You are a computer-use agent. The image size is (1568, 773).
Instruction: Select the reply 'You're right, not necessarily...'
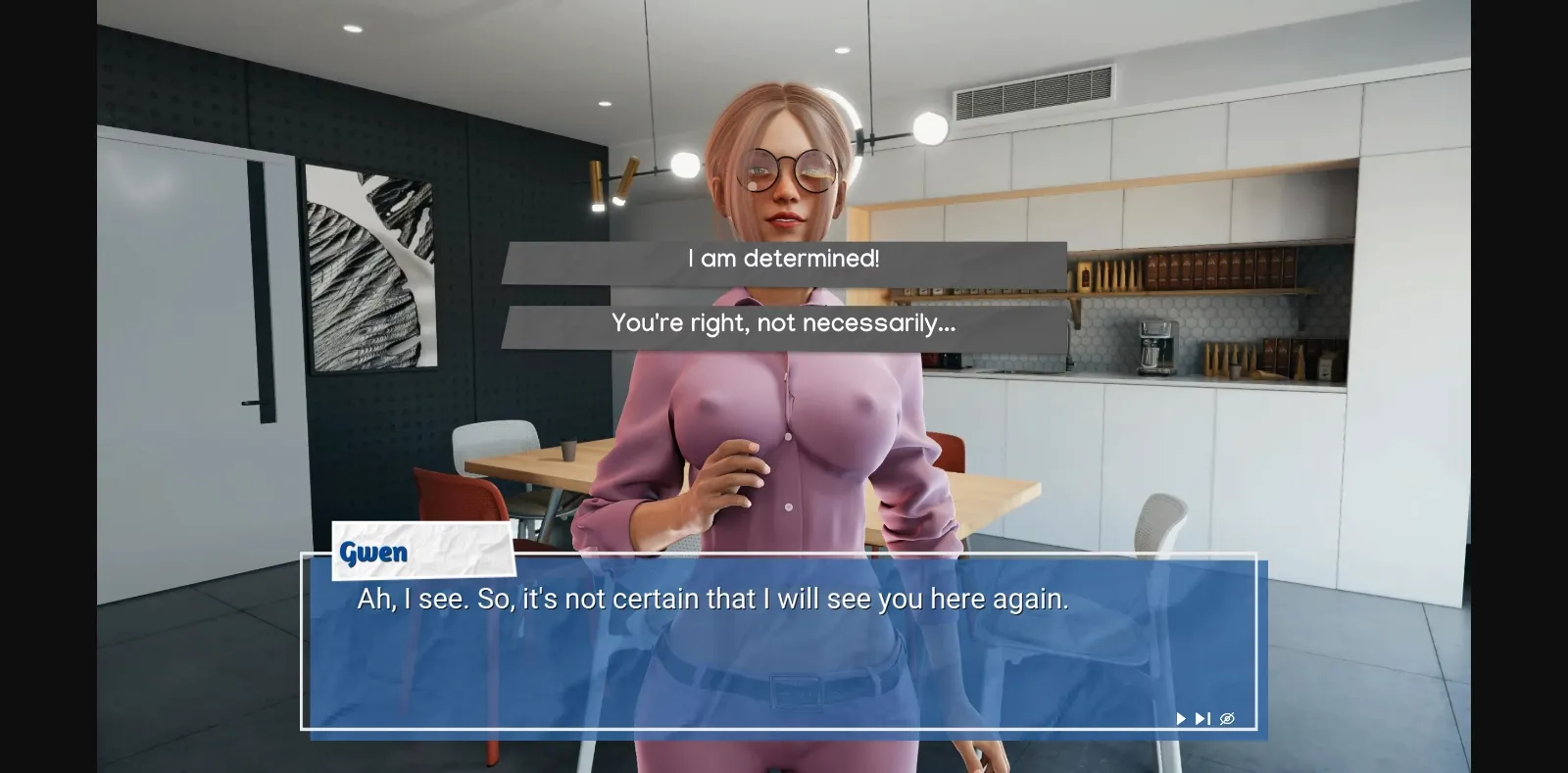[x=784, y=323]
